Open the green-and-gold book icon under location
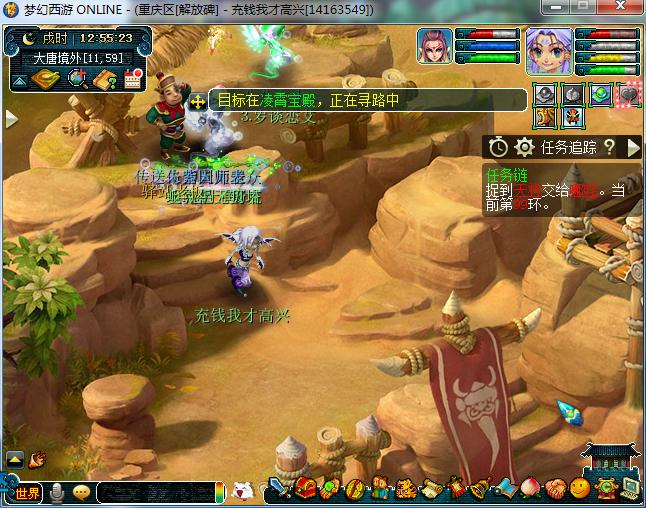Viewport: 646px width, 508px height. [45, 79]
